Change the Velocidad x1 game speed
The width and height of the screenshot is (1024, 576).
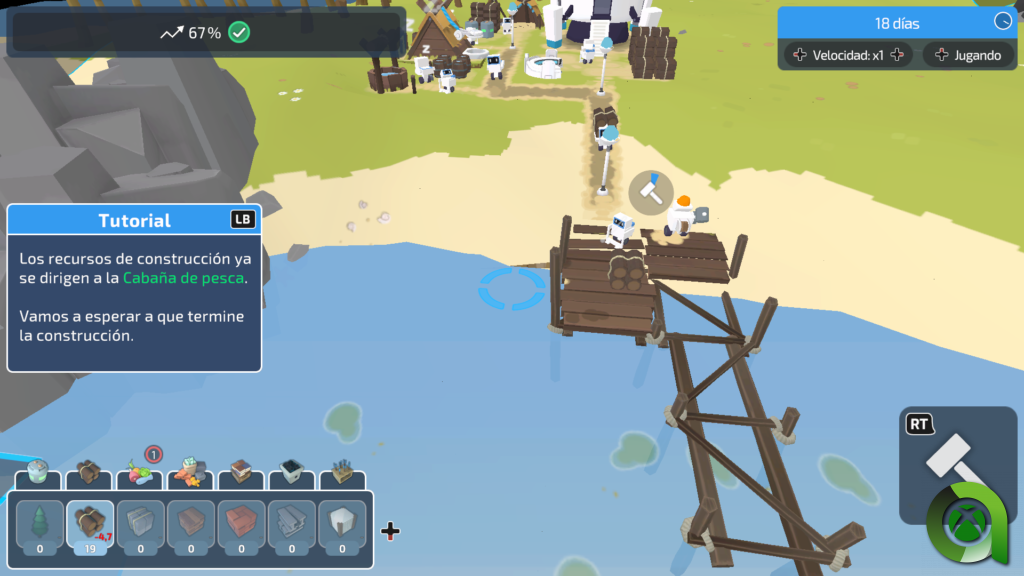(848, 55)
